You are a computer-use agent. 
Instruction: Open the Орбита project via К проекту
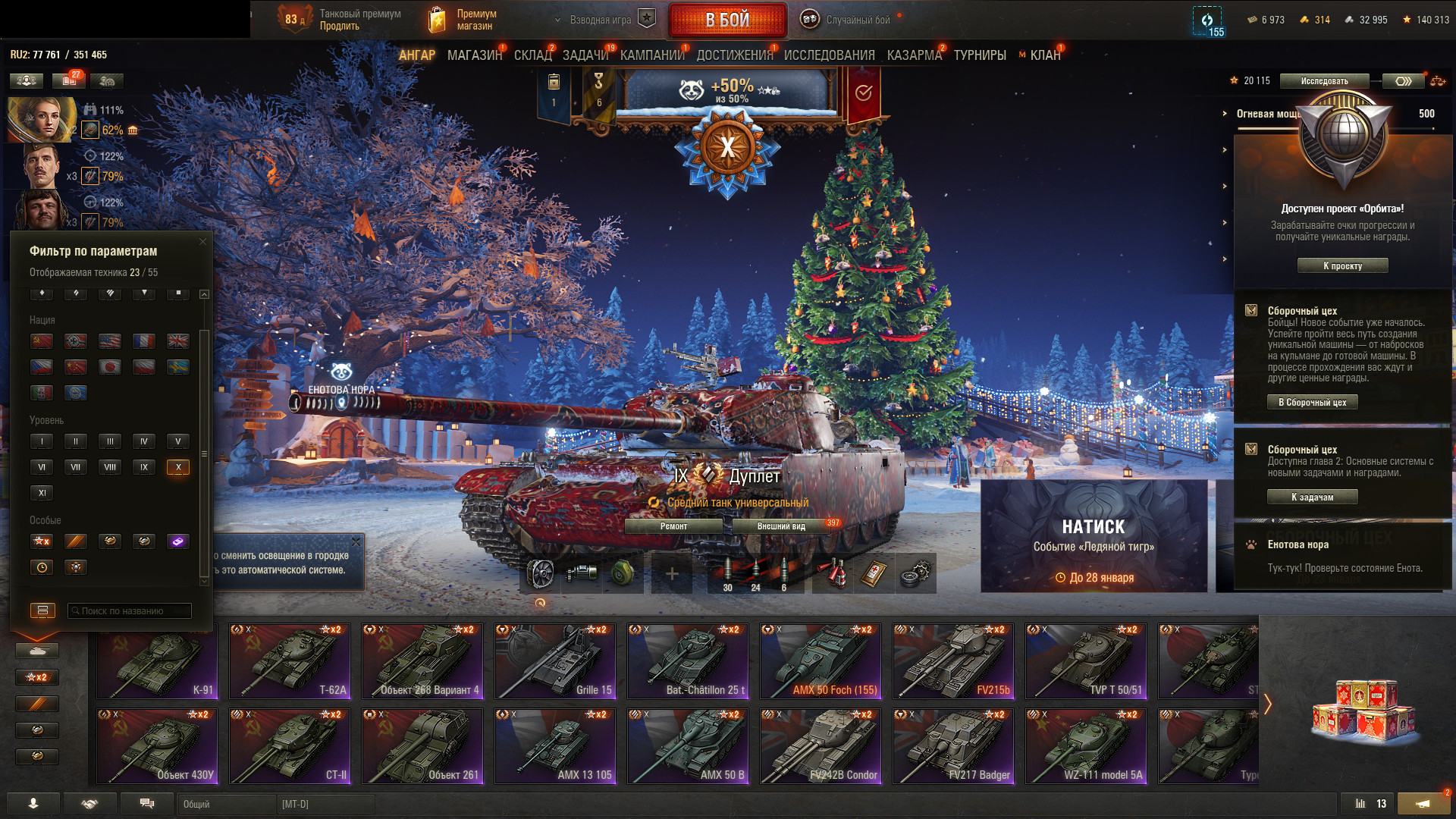(1342, 266)
